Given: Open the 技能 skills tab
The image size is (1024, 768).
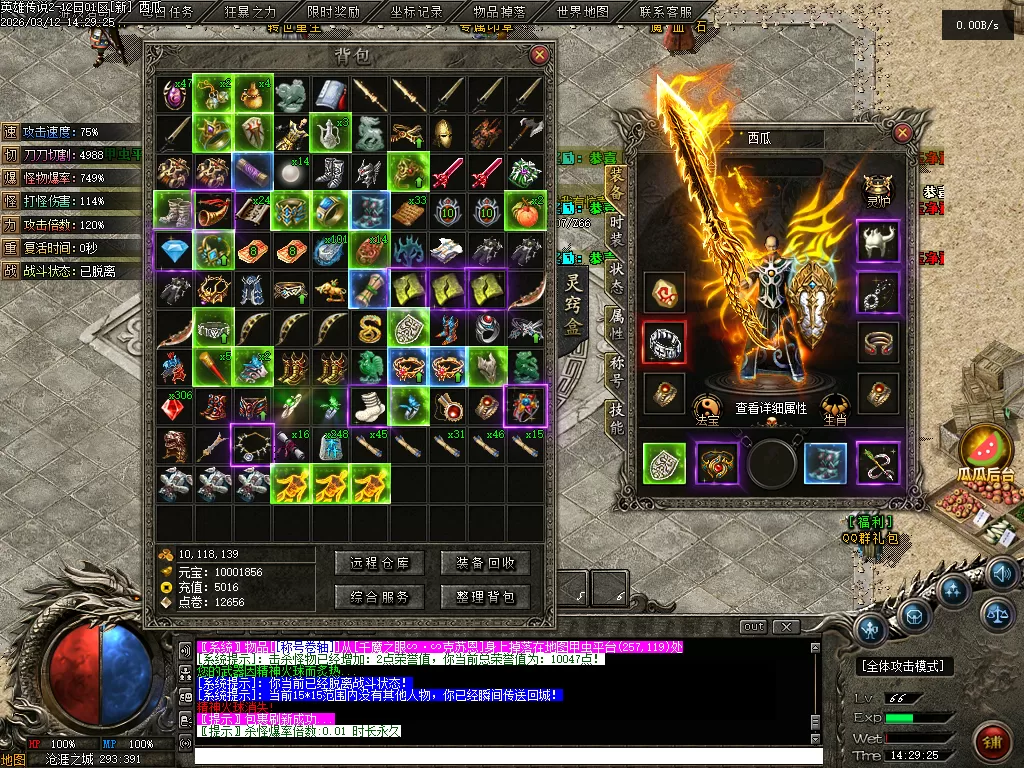Looking at the screenshot, I should pos(616,416).
